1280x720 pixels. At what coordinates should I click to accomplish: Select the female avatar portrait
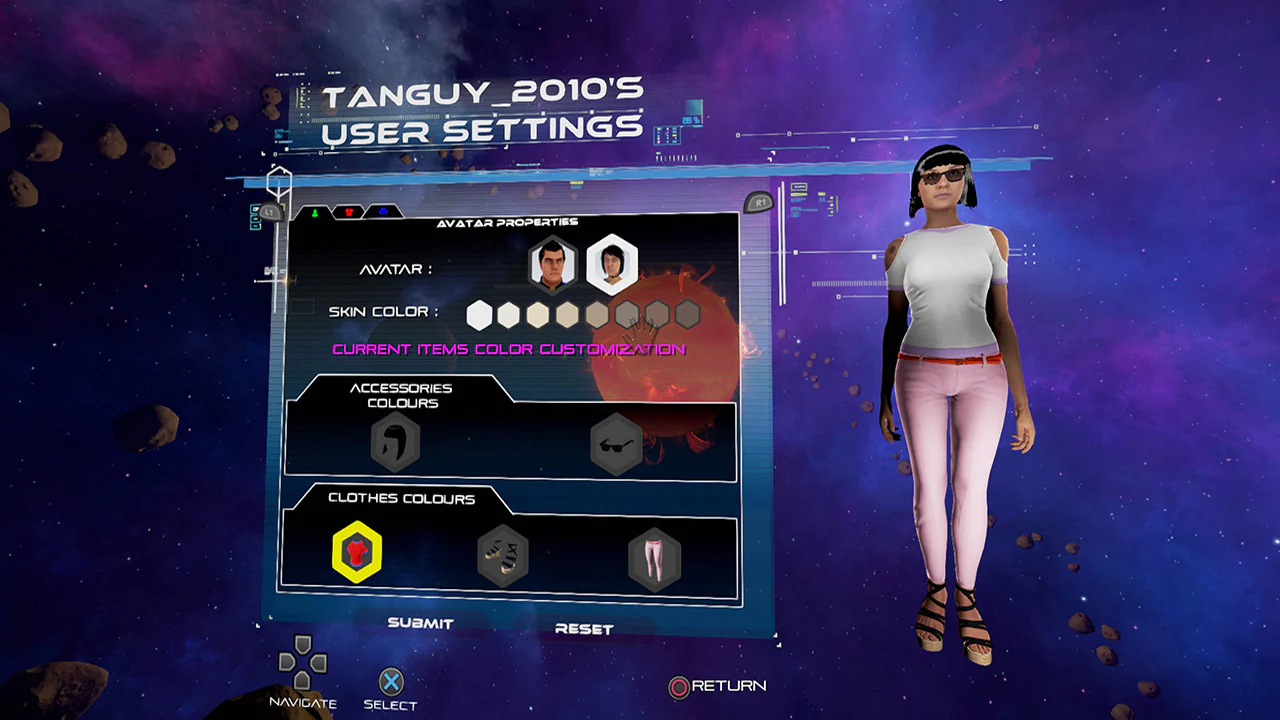tap(613, 263)
